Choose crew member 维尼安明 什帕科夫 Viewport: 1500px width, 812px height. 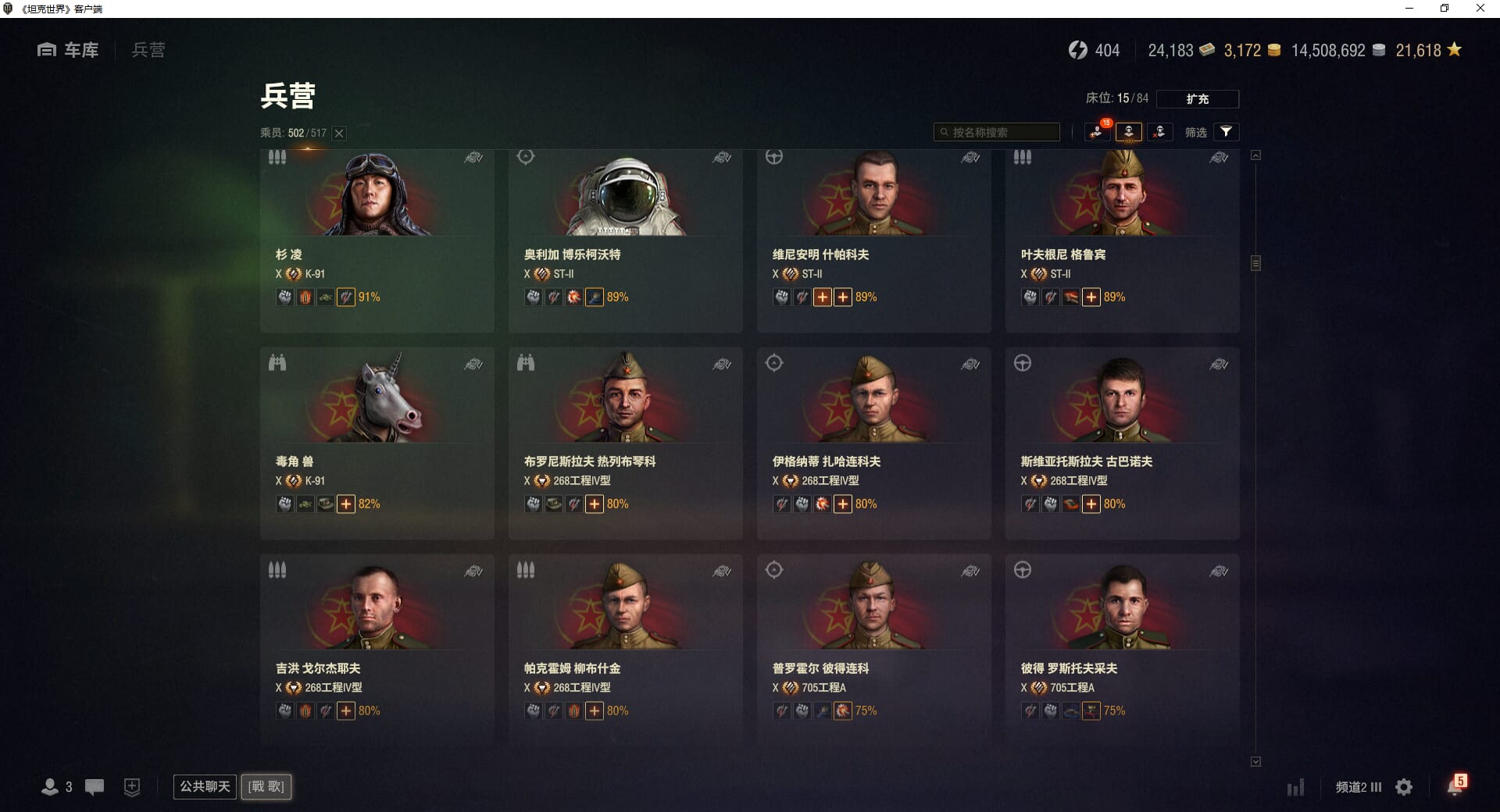pos(873,240)
